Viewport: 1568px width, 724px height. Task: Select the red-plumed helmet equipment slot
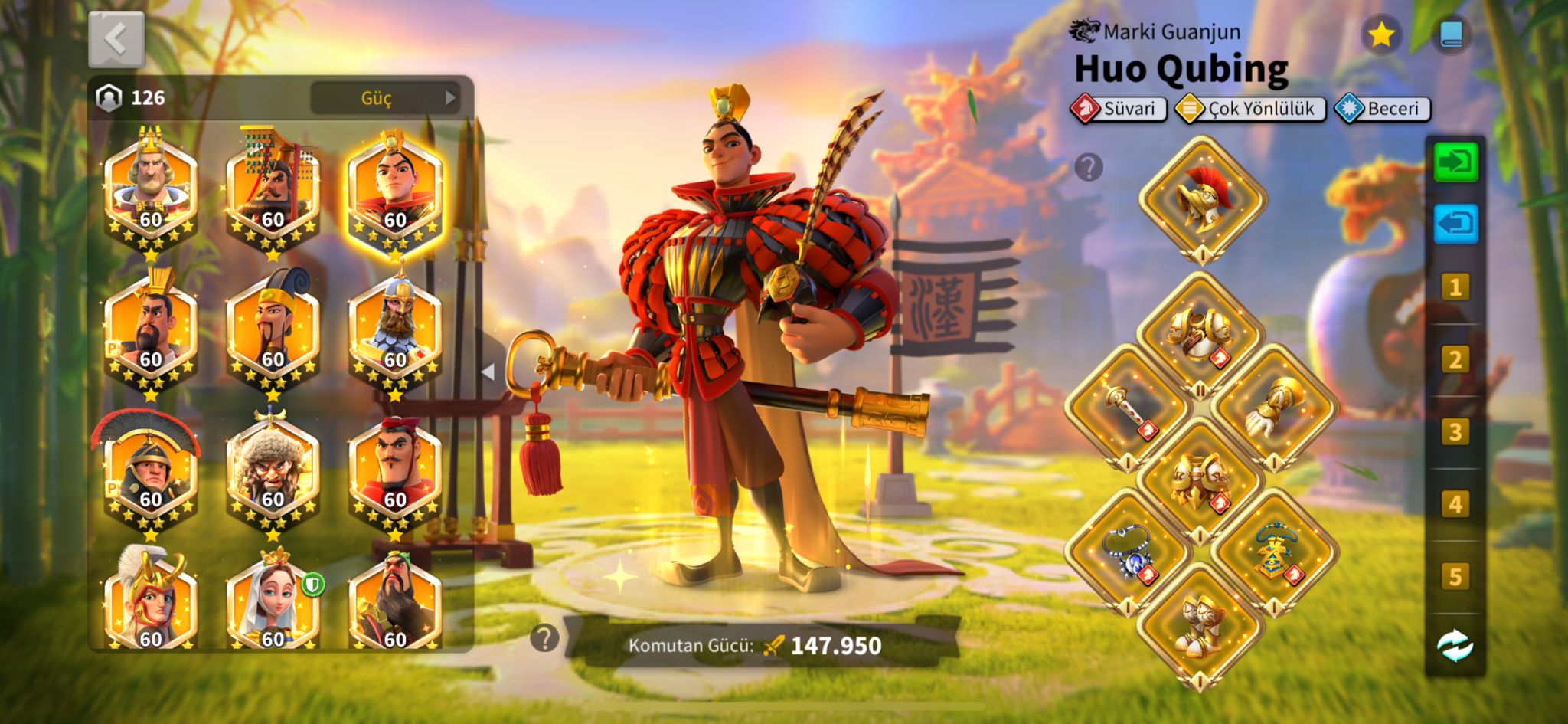[x=1202, y=198]
